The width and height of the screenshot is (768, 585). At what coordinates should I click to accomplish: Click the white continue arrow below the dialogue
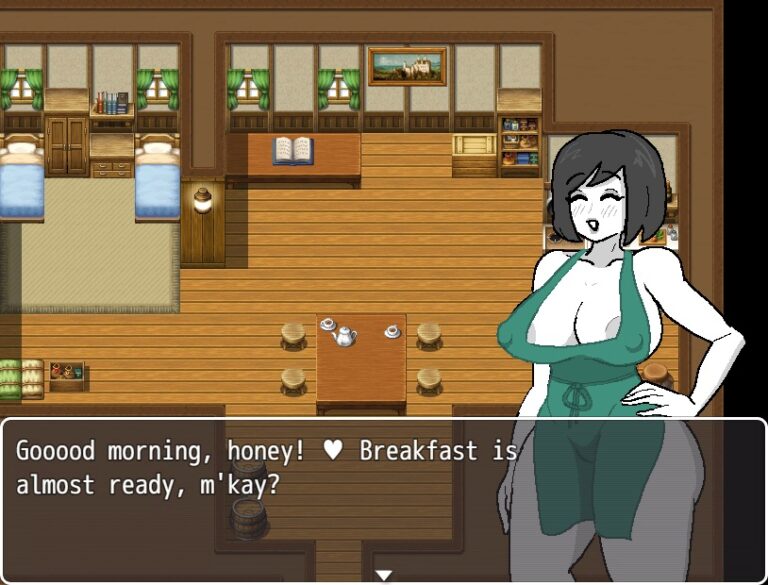point(383,574)
